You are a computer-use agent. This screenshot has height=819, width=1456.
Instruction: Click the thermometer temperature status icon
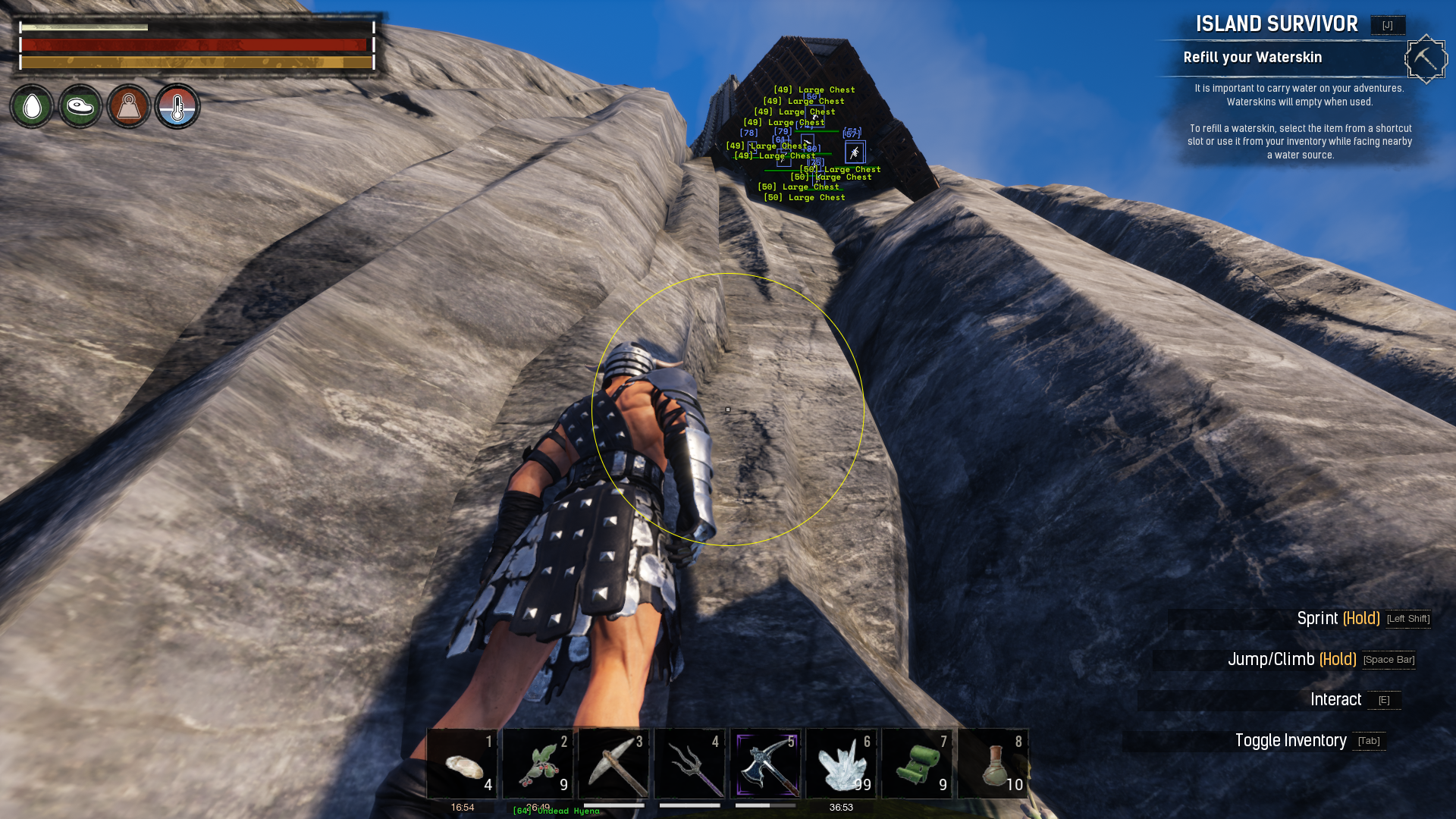tap(177, 107)
